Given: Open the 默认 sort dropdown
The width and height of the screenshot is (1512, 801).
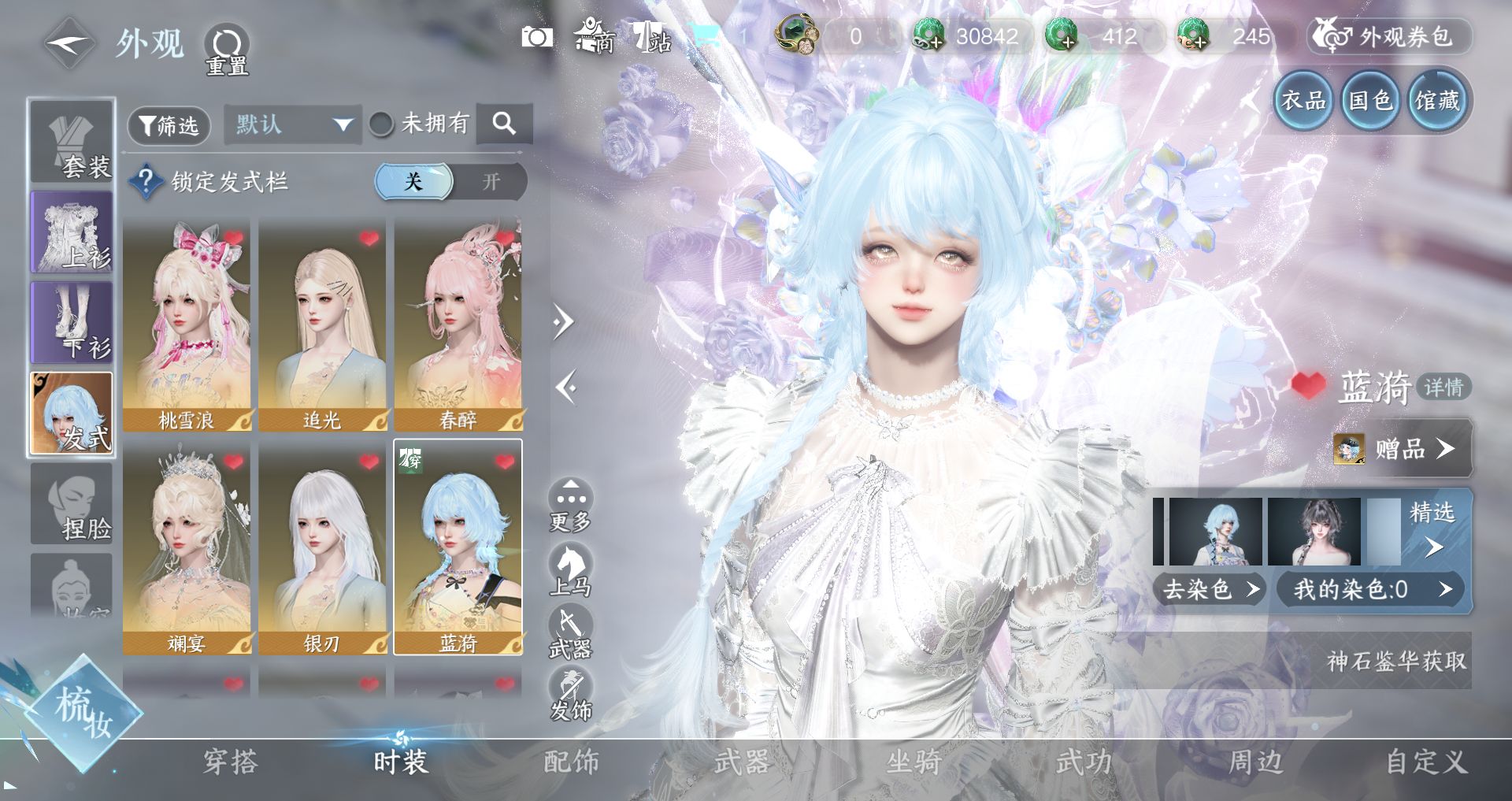Looking at the screenshot, I should tap(292, 124).
